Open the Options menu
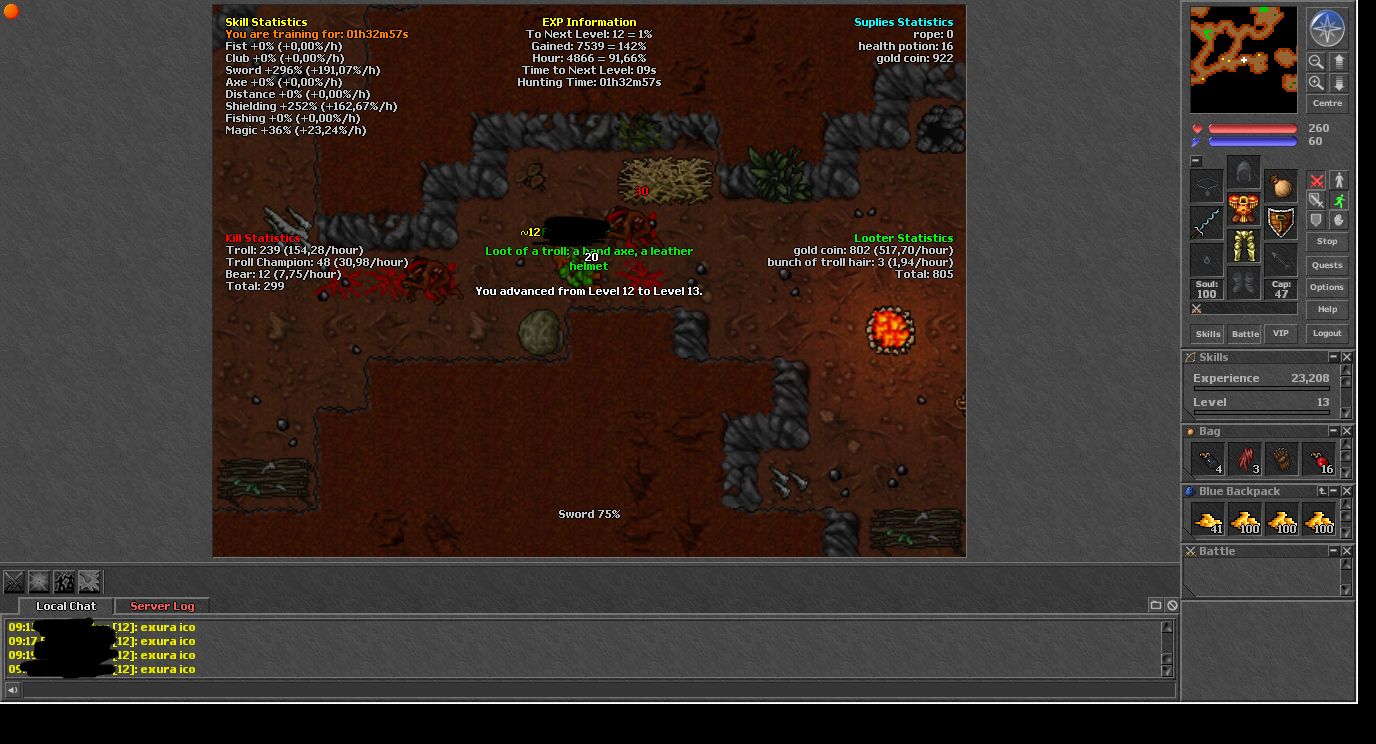This screenshot has width=1376, height=744. click(1327, 287)
